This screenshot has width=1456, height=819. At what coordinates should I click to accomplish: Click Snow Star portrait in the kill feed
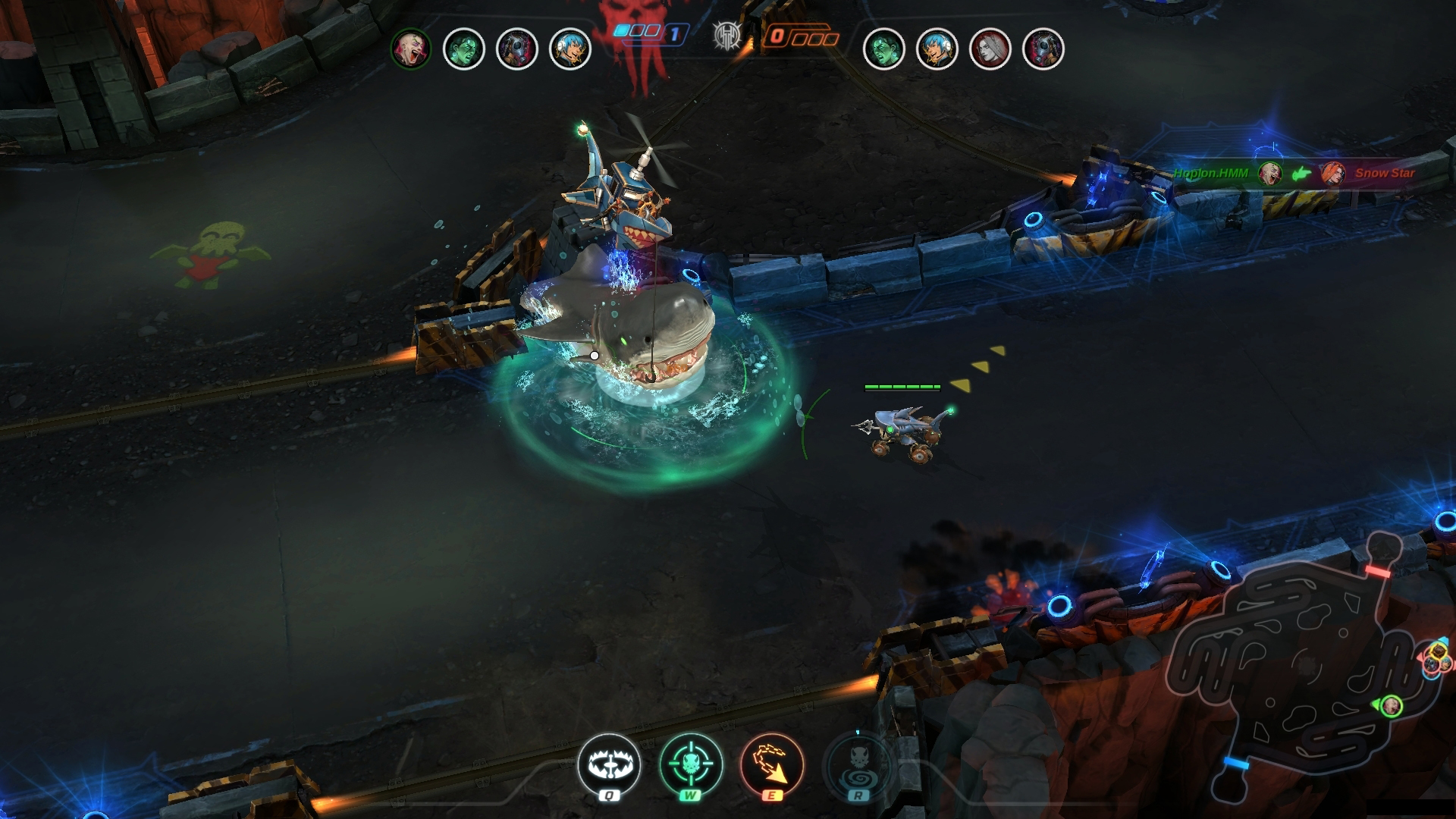click(x=1333, y=173)
